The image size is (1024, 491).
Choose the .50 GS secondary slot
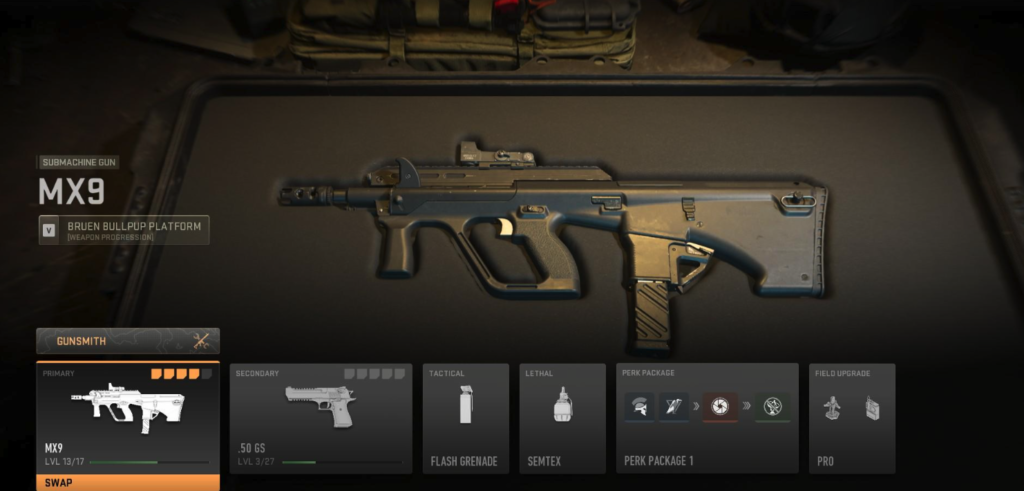(321, 417)
